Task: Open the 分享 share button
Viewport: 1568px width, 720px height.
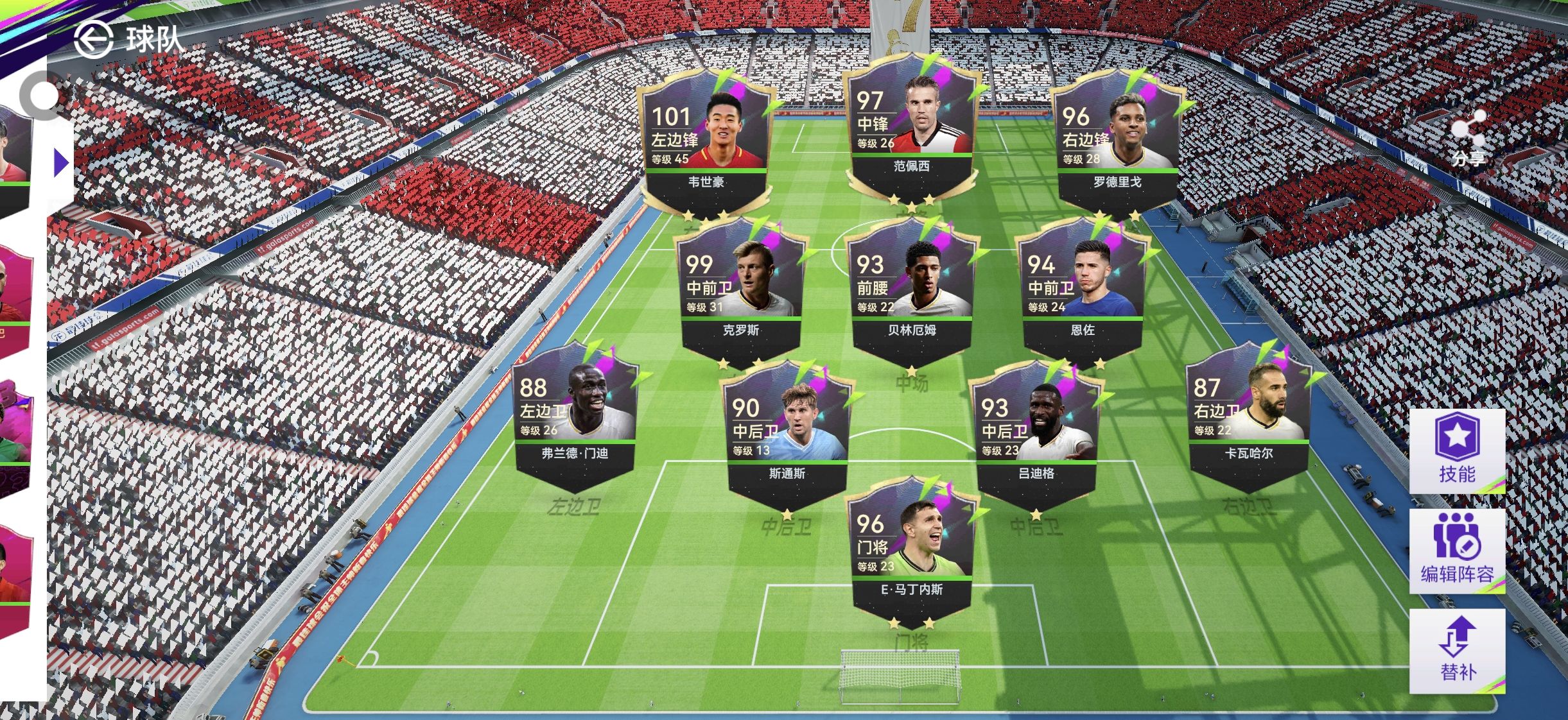Action: [x=1468, y=136]
